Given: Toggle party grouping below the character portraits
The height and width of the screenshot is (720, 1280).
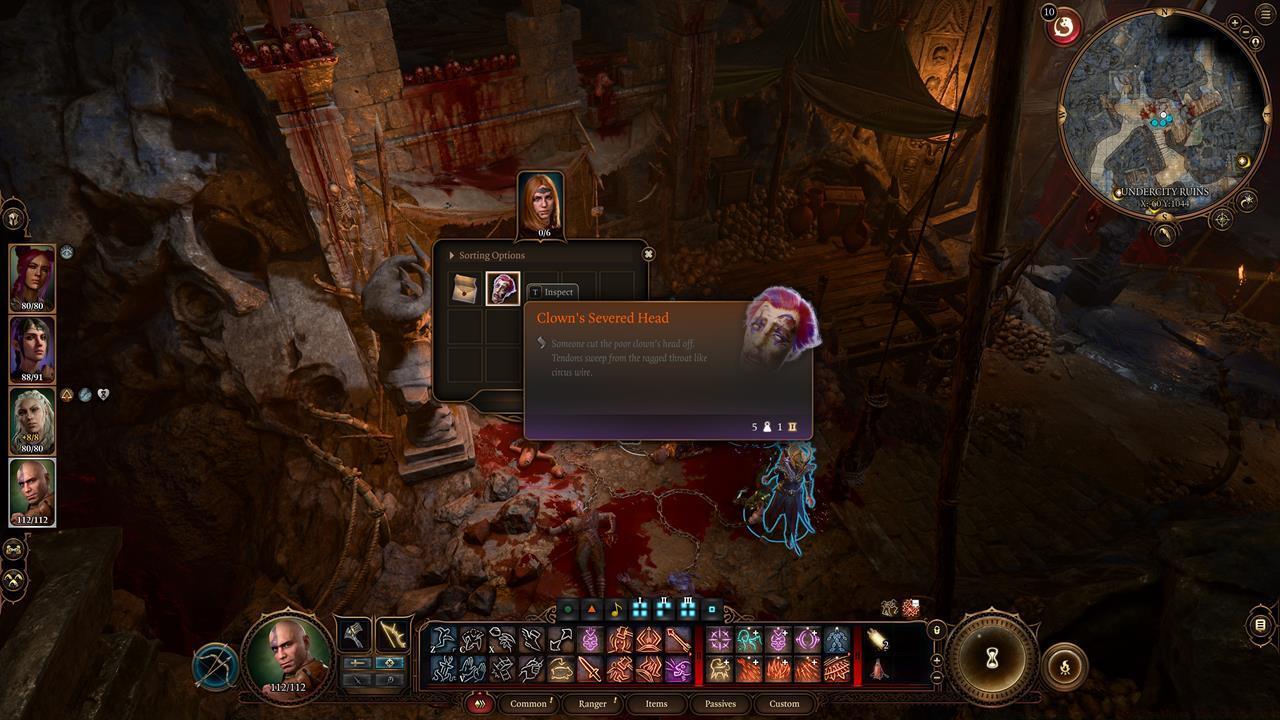Looking at the screenshot, I should [x=14, y=548].
